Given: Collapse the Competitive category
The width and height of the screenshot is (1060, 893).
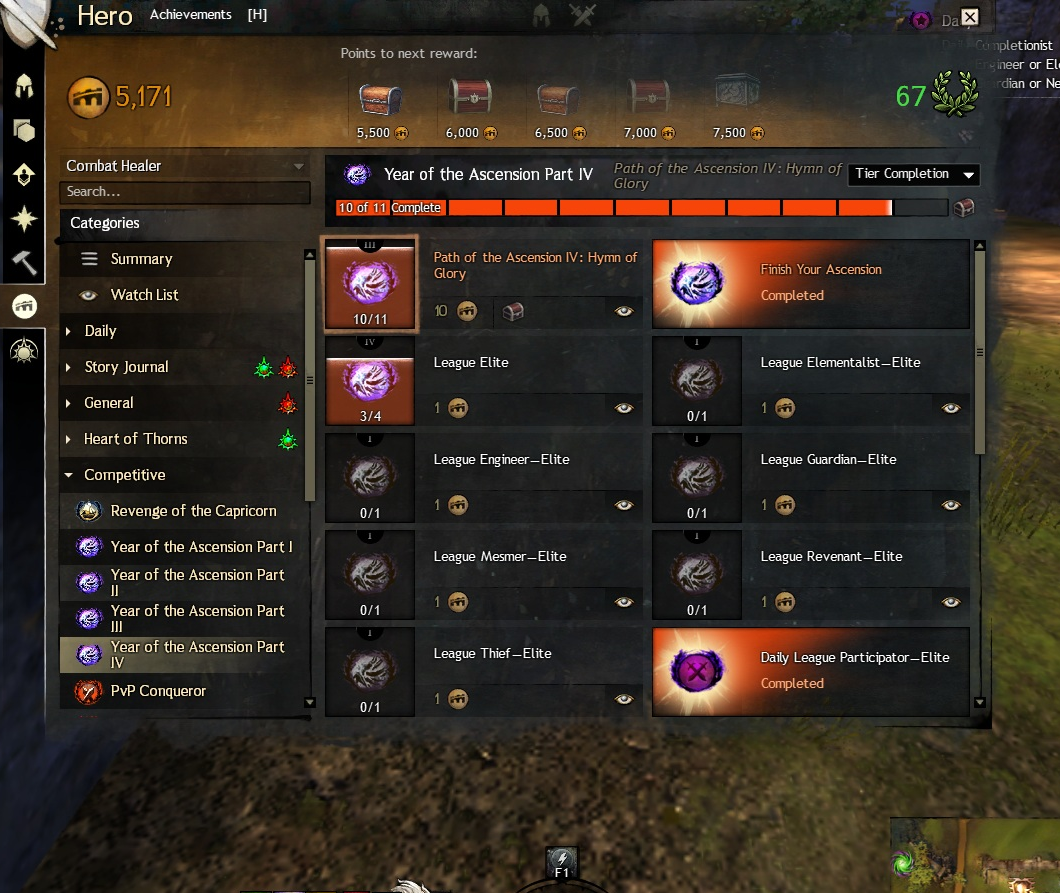Looking at the screenshot, I should 124,475.
